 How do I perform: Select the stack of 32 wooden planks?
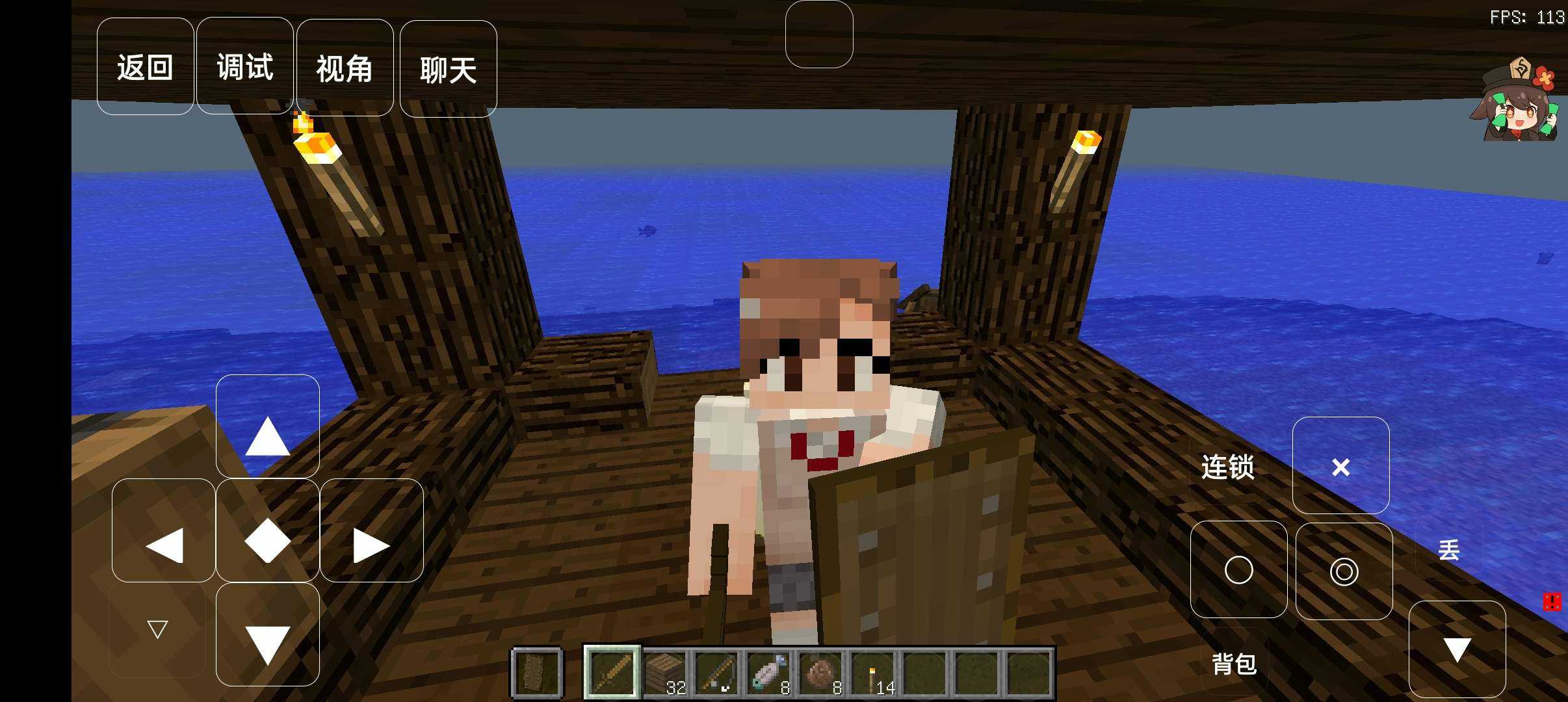click(x=665, y=673)
